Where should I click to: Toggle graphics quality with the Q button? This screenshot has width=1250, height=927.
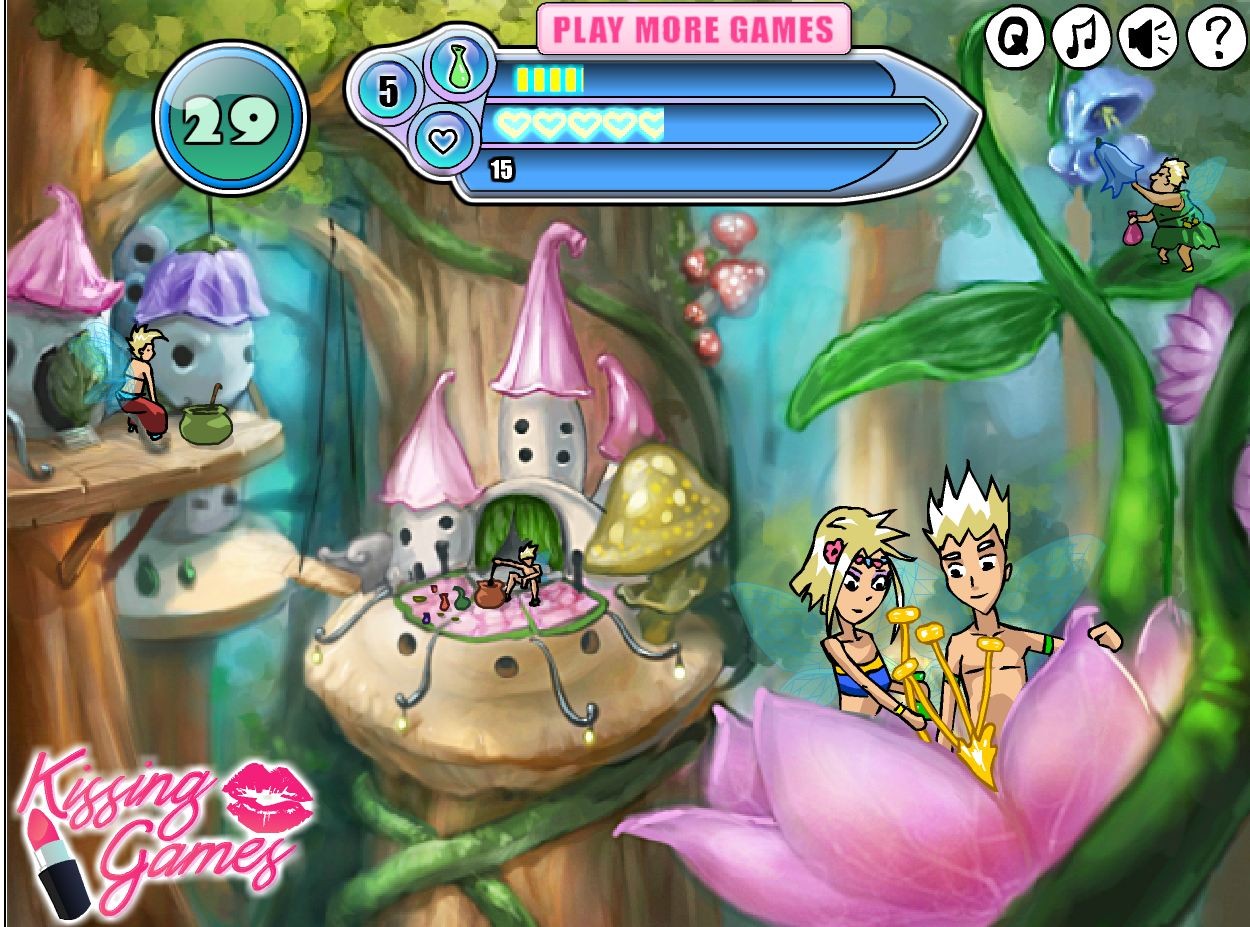[1015, 39]
